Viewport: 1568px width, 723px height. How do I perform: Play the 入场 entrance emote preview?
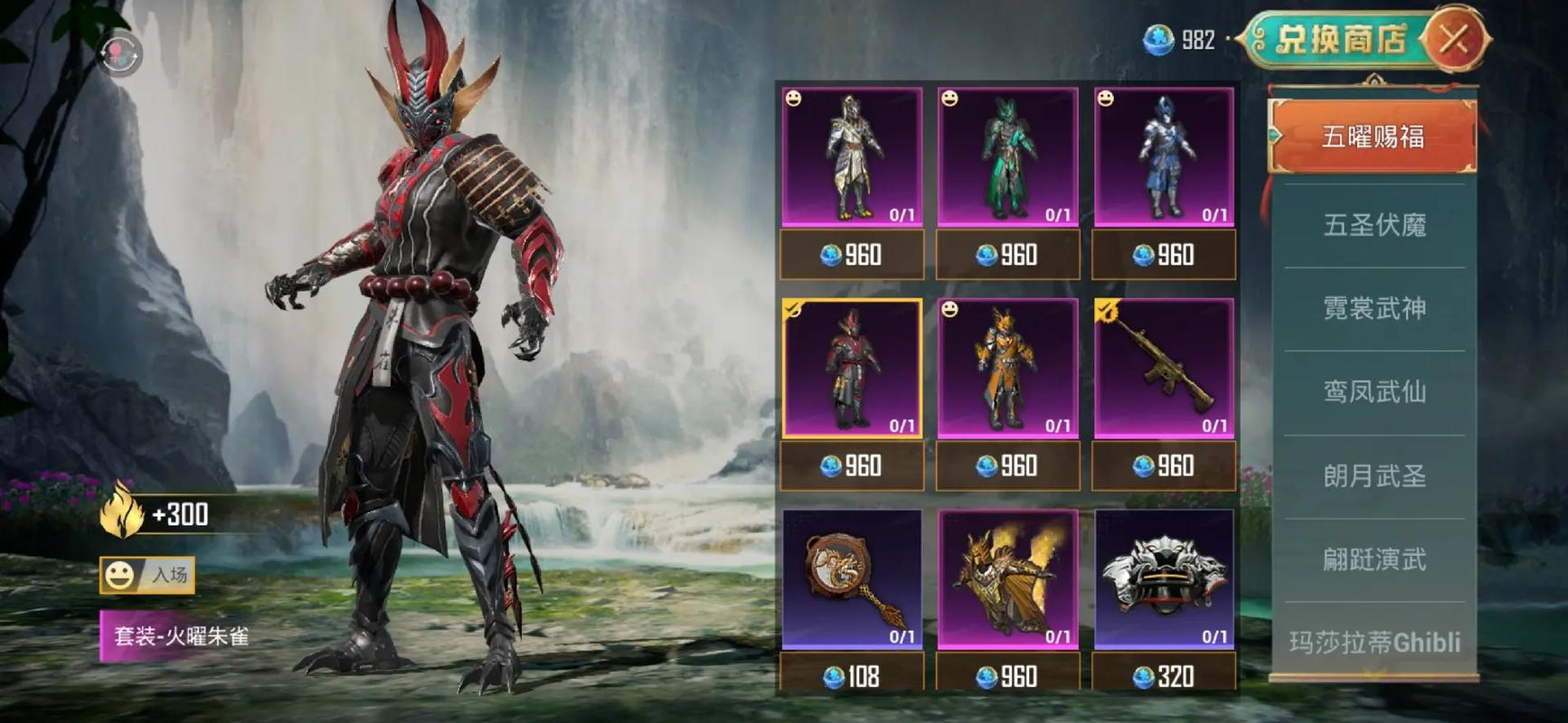(147, 575)
